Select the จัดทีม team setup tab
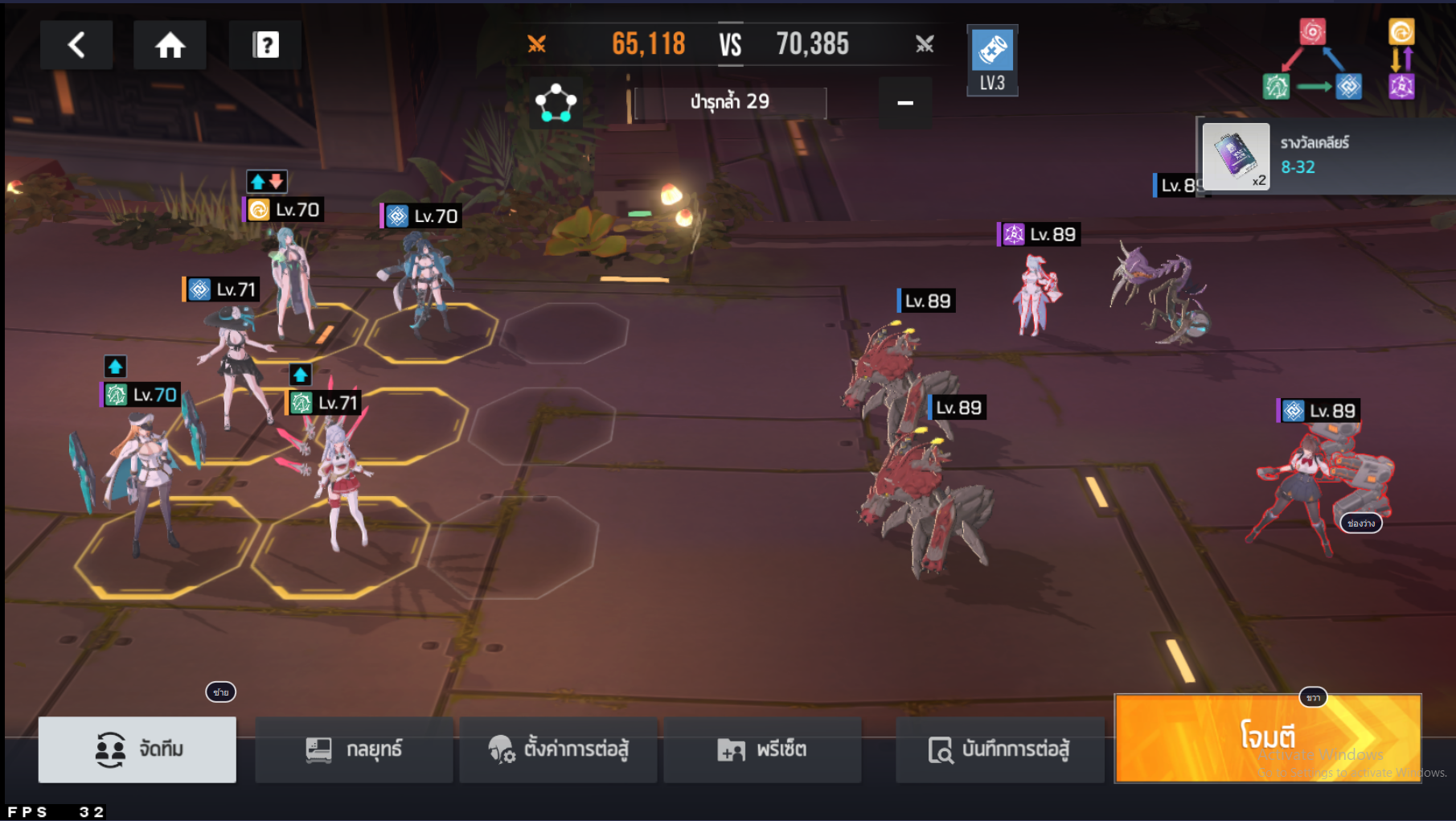Screen dimensions: 1456x821 coord(137,749)
